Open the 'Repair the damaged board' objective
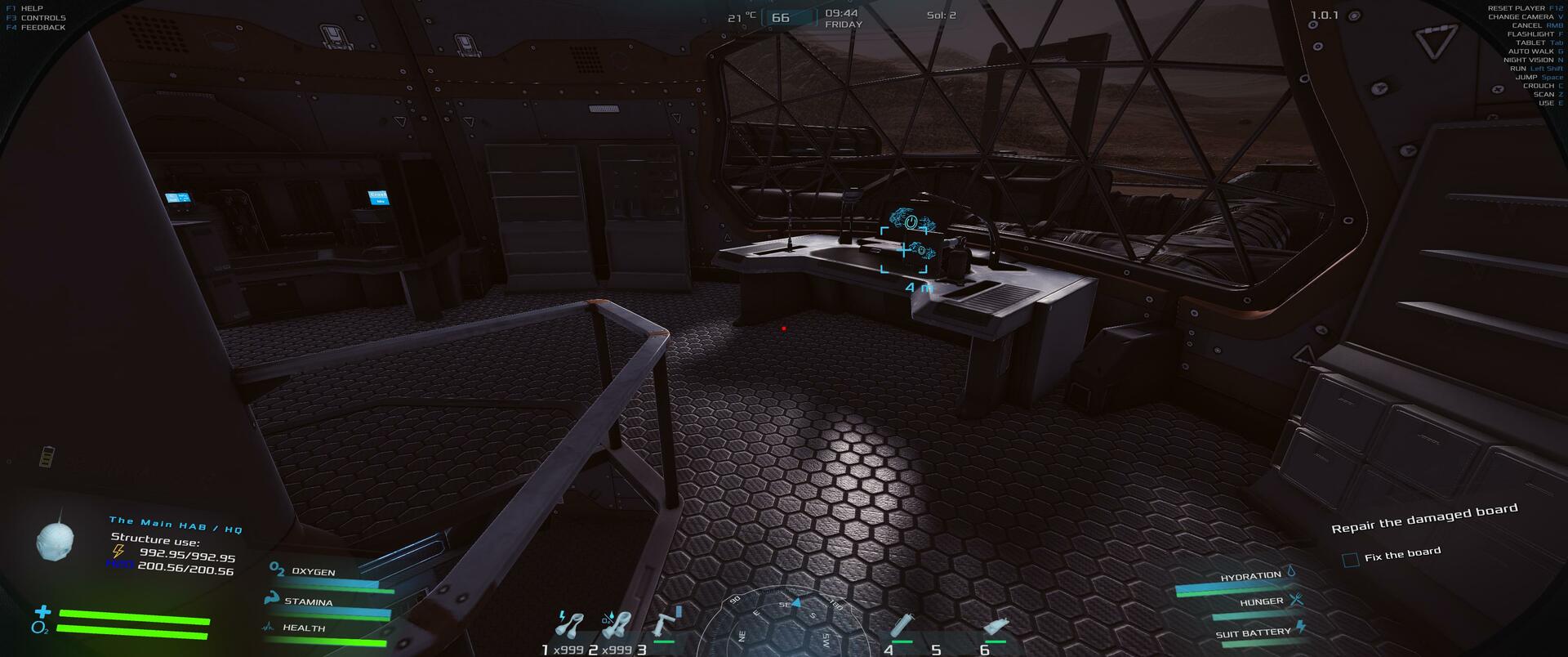1568x657 pixels. pyautogui.click(x=1424, y=518)
